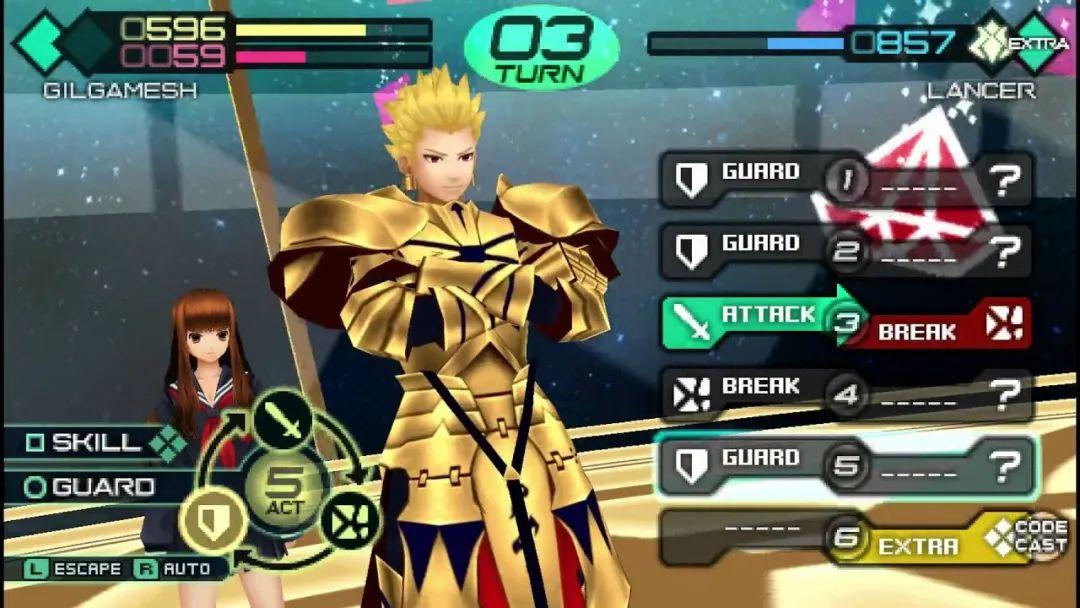Screen dimensions: 1080x608
Task: Activate Code Cast
Action: [1026, 537]
